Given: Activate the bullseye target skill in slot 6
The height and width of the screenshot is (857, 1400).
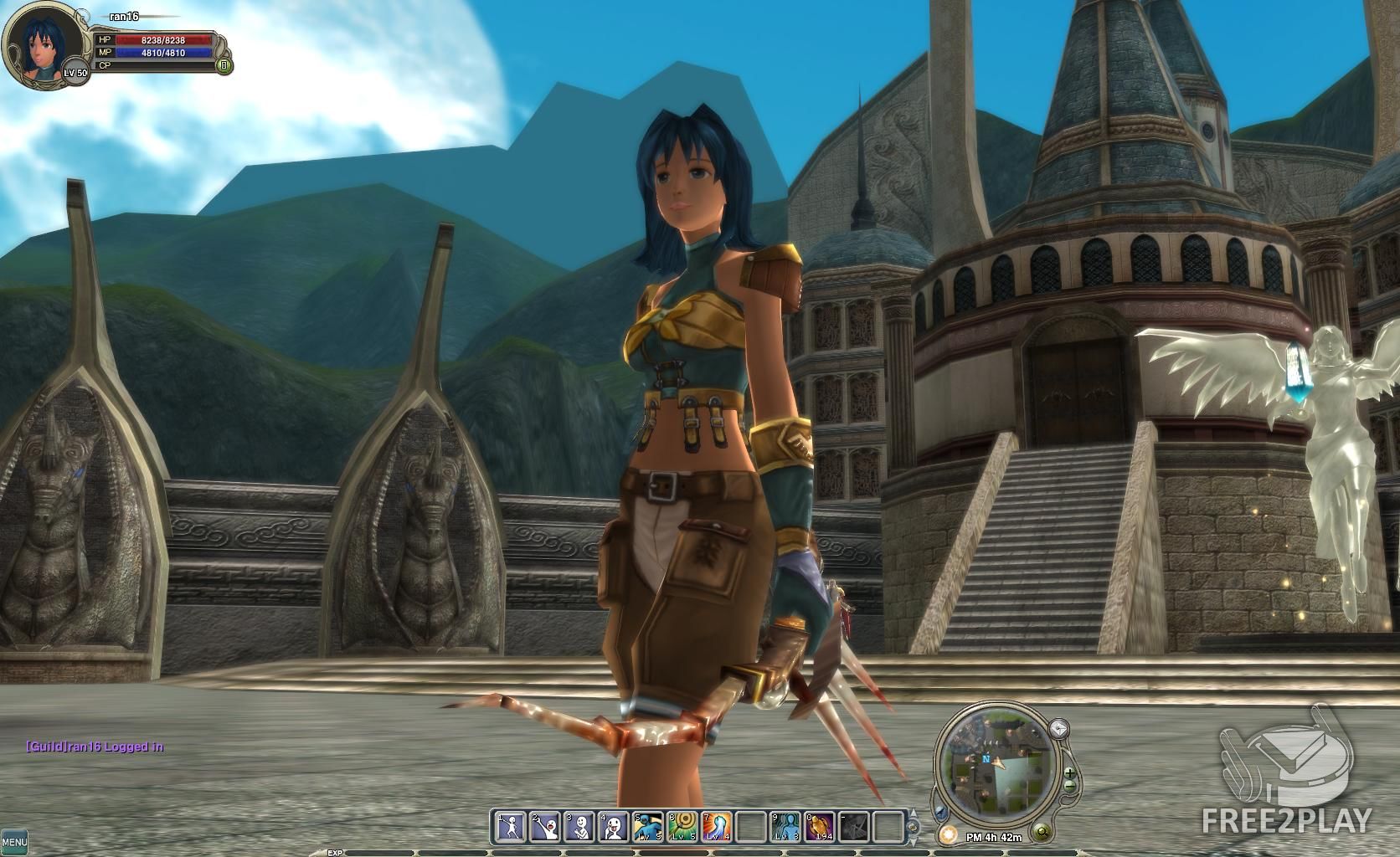Looking at the screenshot, I should [x=682, y=827].
